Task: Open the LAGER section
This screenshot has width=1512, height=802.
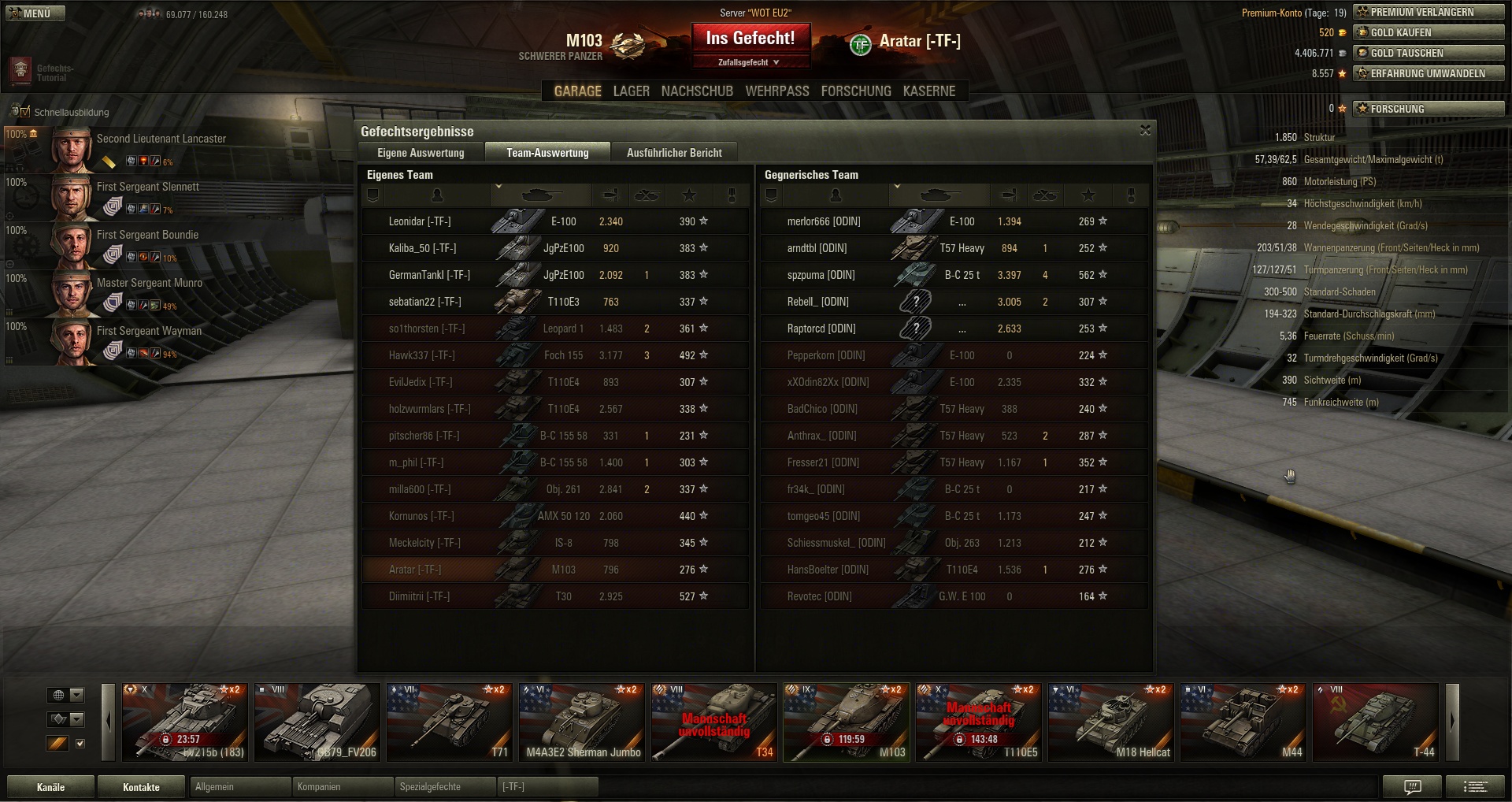Action: tap(631, 91)
